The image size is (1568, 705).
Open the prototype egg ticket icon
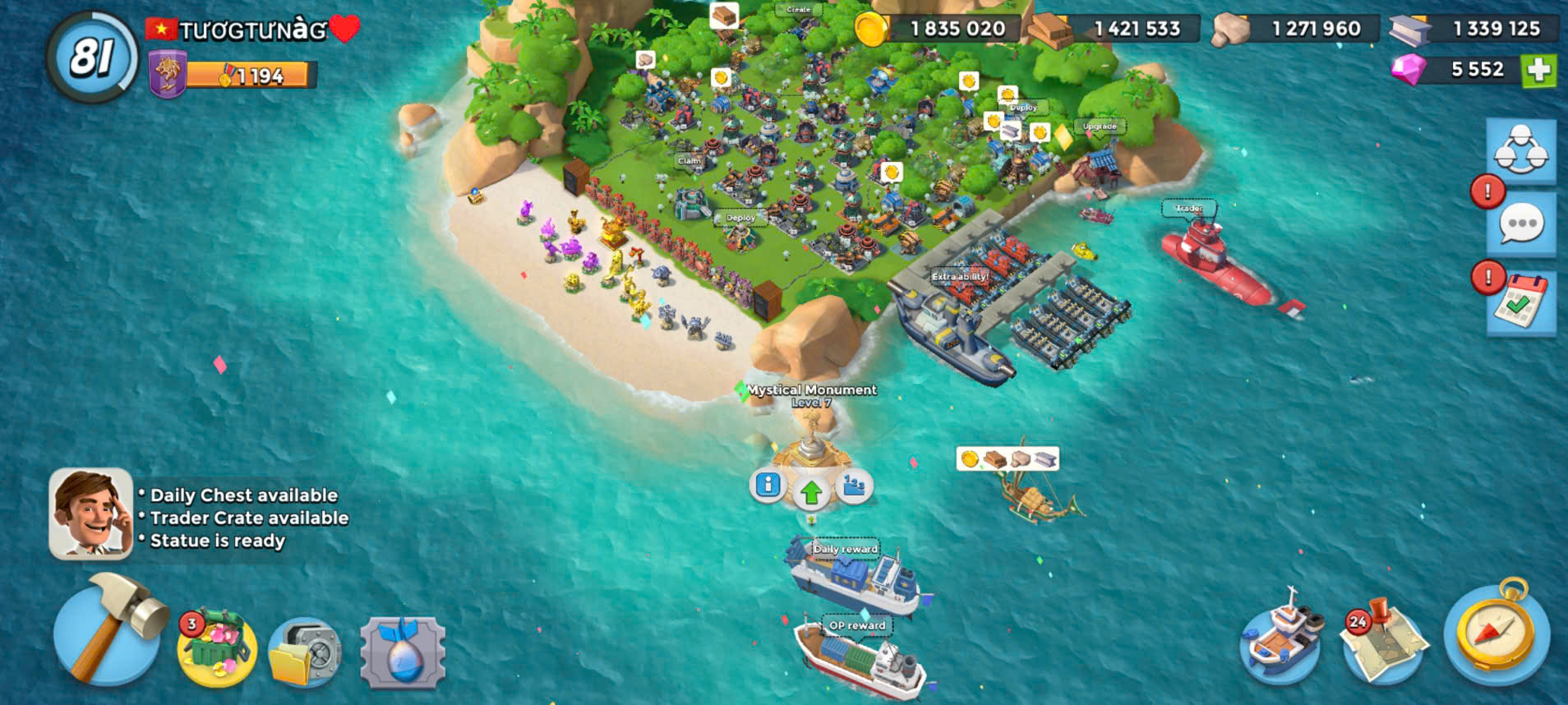coord(403,653)
